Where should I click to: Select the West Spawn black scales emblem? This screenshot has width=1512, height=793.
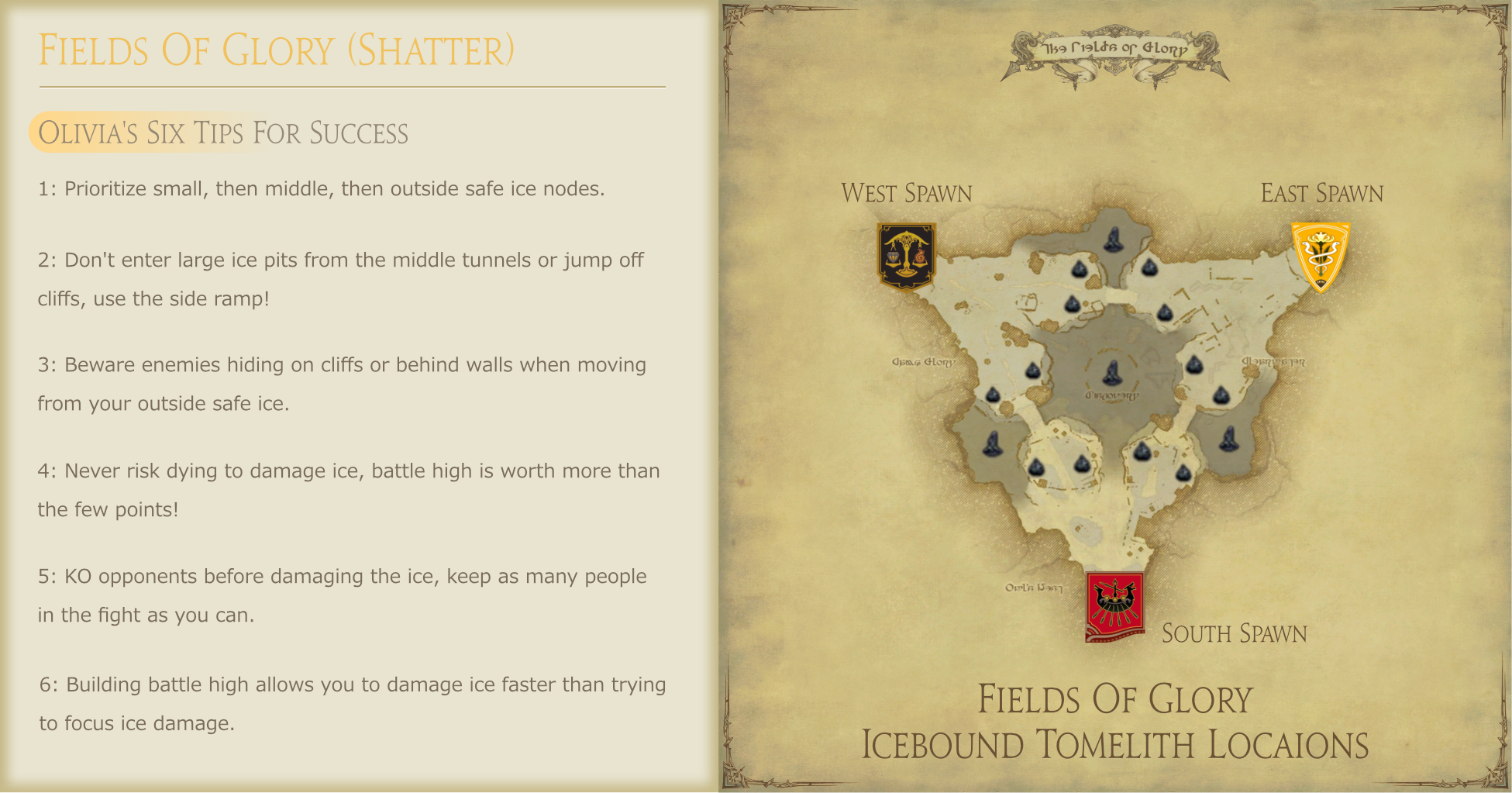pyautogui.click(x=906, y=255)
